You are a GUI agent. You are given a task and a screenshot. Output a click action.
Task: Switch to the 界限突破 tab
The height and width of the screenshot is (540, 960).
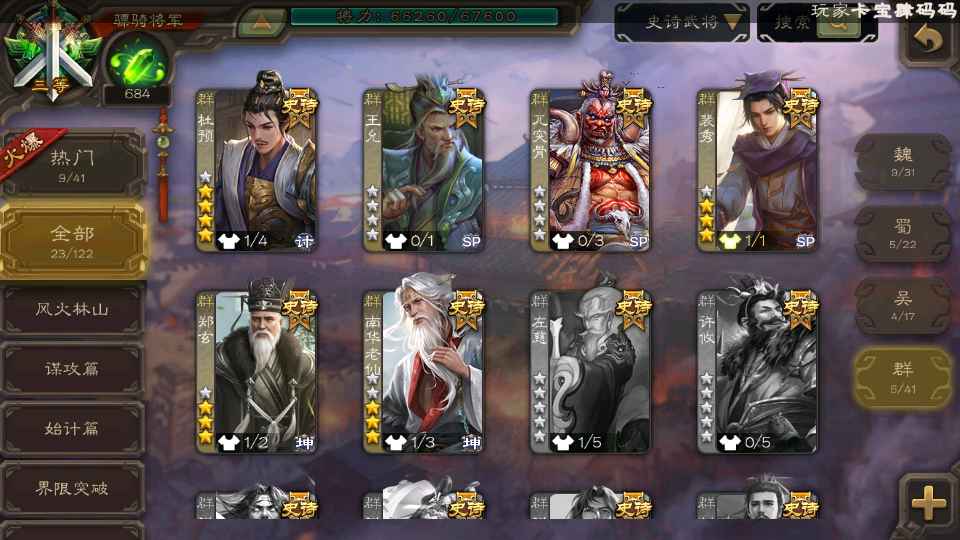(x=73, y=489)
